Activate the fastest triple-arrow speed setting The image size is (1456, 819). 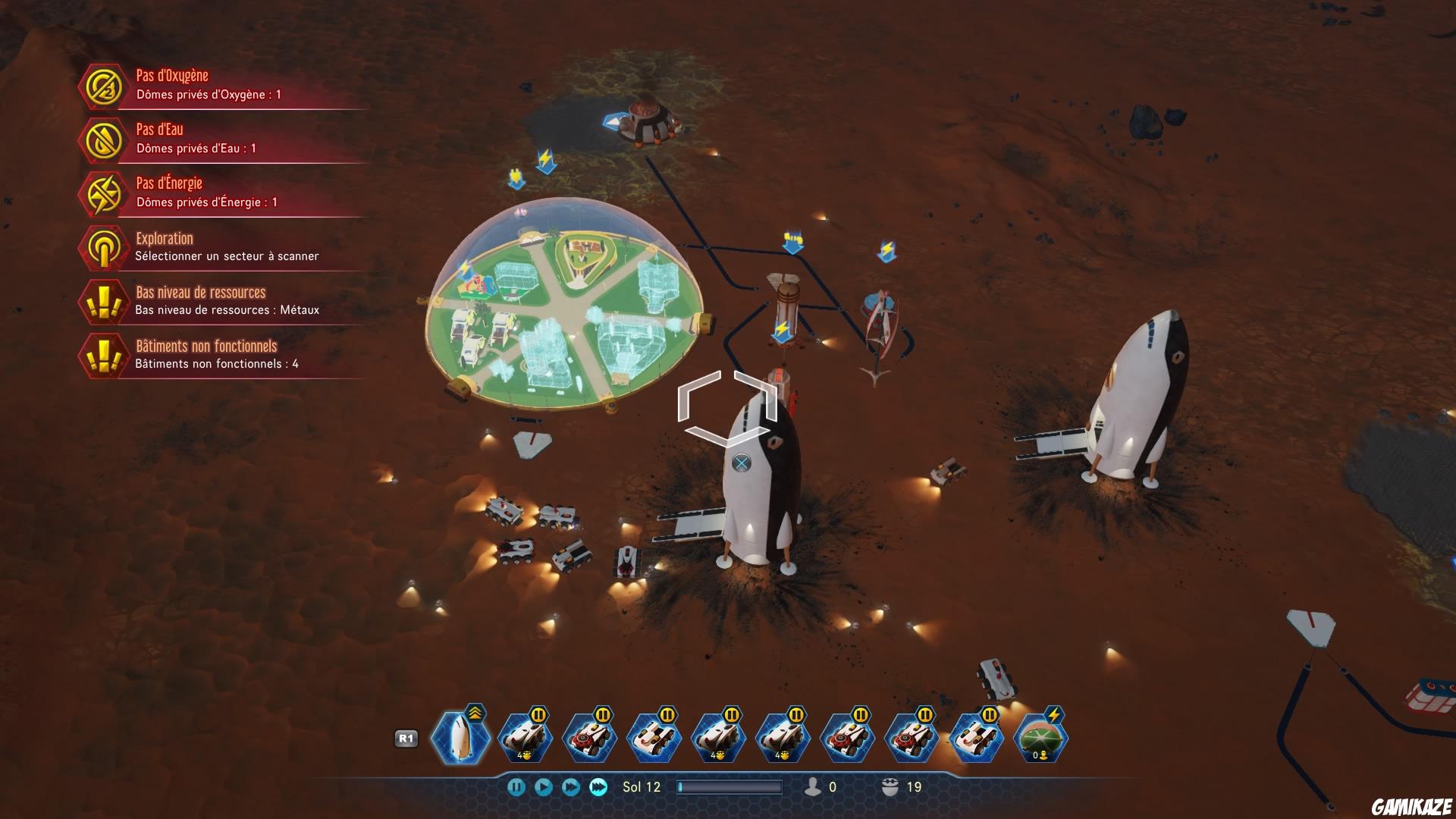598,786
